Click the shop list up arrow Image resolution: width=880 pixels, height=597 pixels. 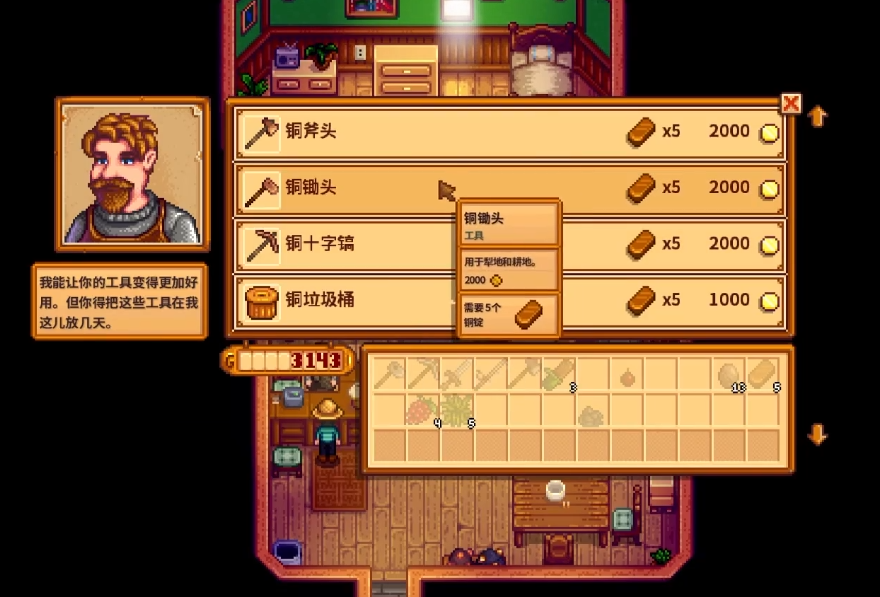(817, 117)
